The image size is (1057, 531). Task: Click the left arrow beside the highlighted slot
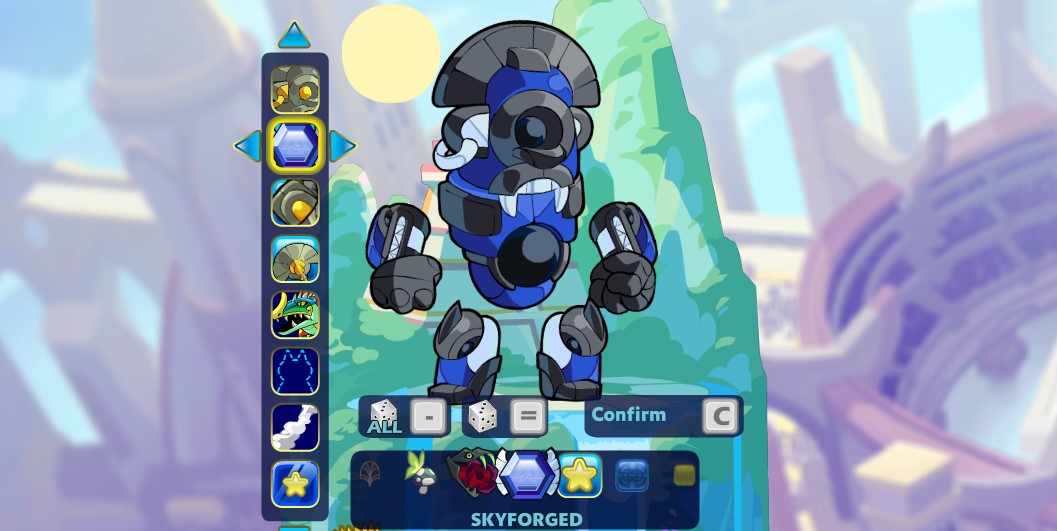247,146
